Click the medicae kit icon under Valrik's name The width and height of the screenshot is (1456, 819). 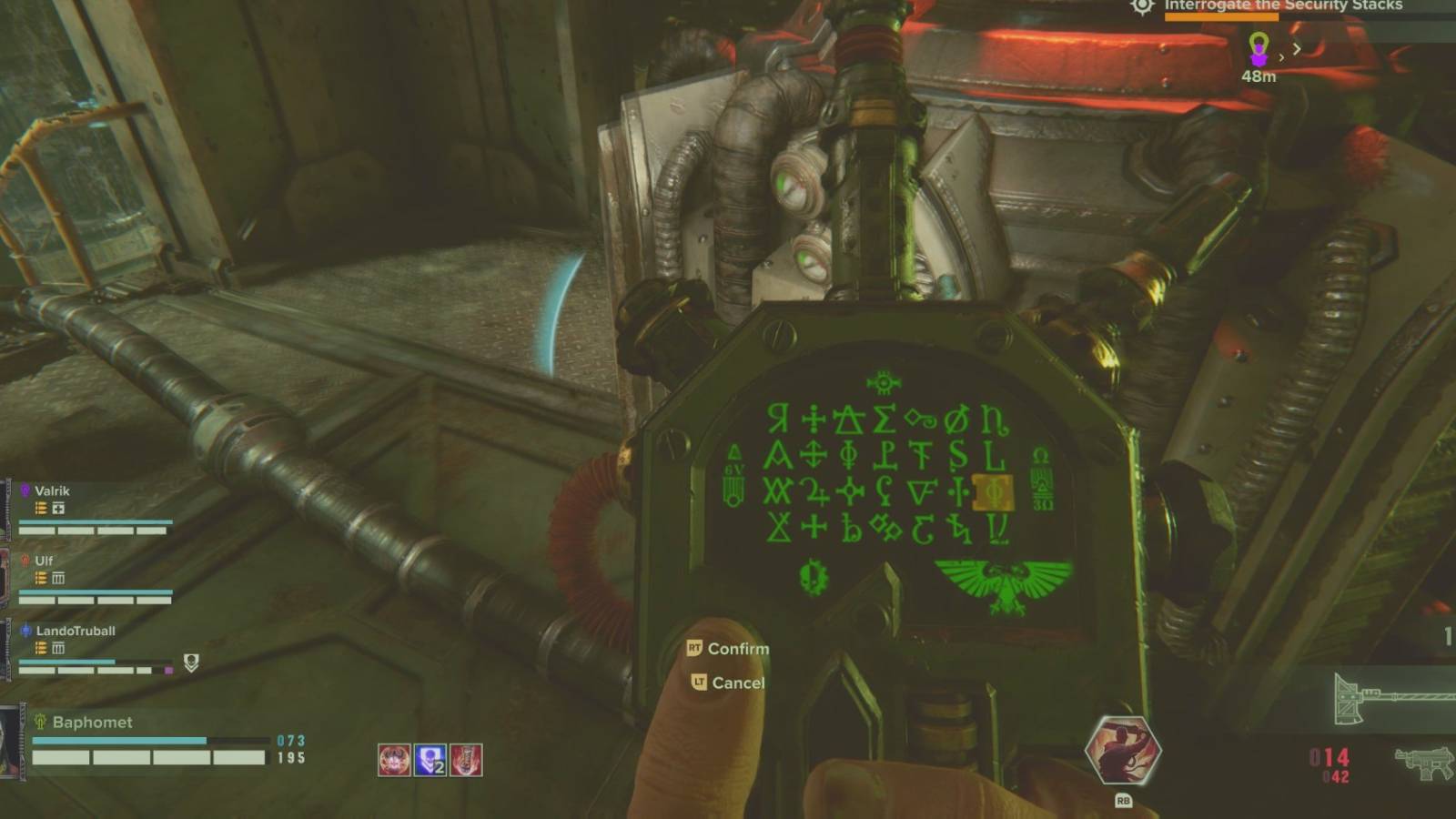[x=56, y=509]
